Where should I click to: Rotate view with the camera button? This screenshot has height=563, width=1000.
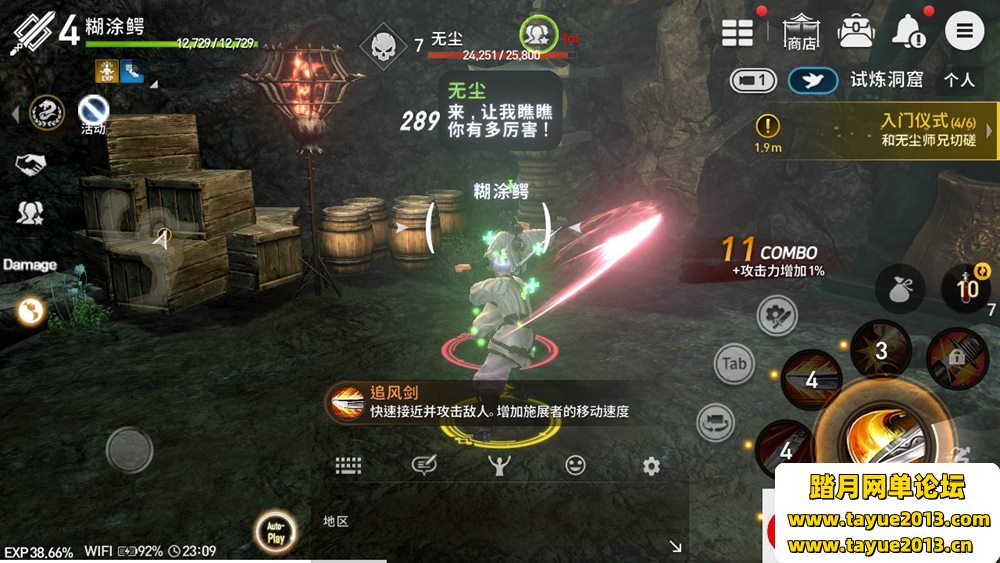coord(716,421)
